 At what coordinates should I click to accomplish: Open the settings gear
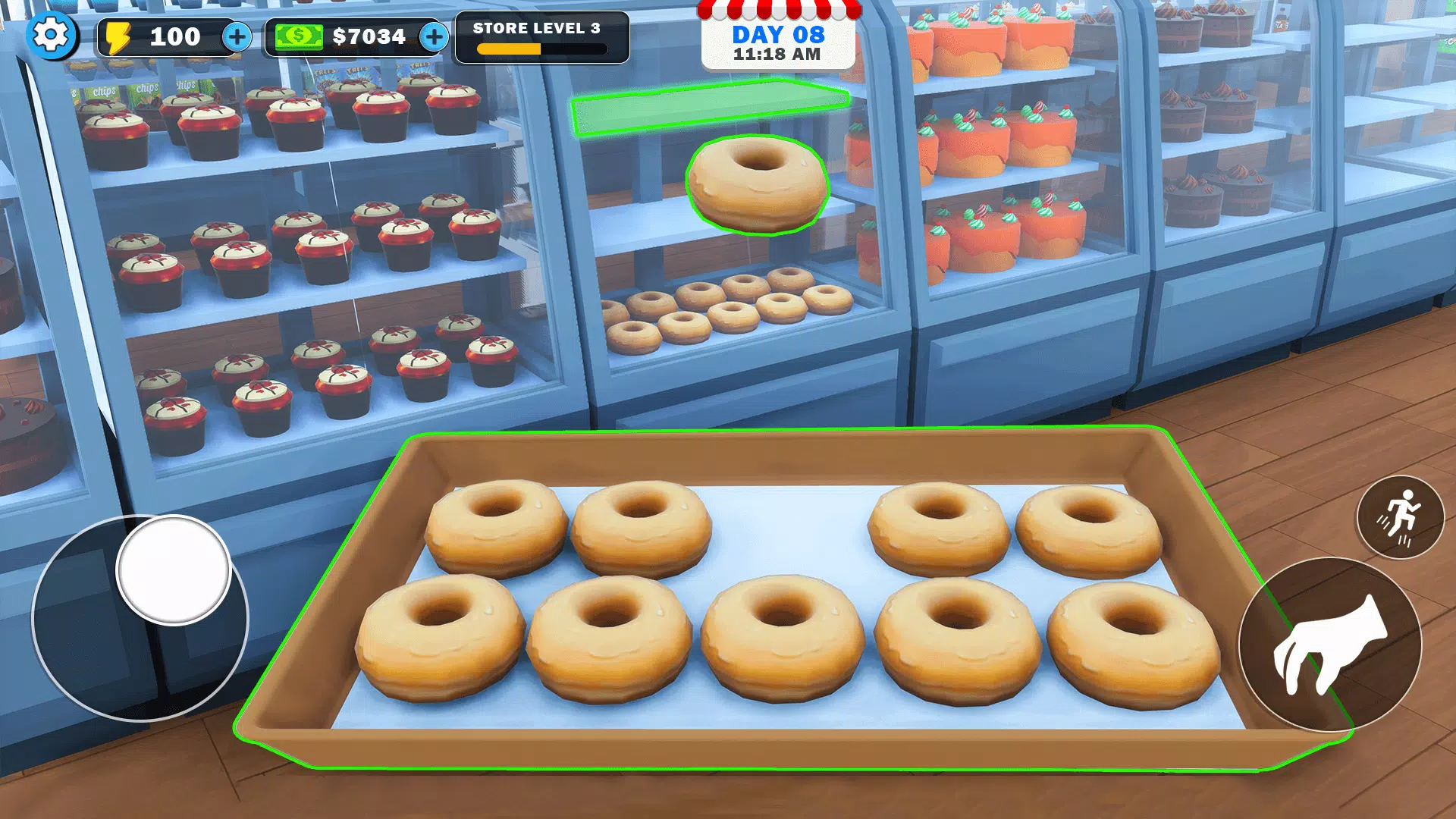coord(51,36)
